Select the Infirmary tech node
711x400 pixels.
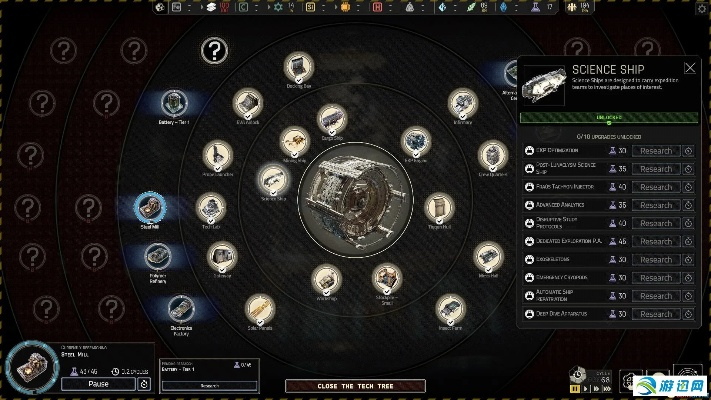(x=461, y=103)
